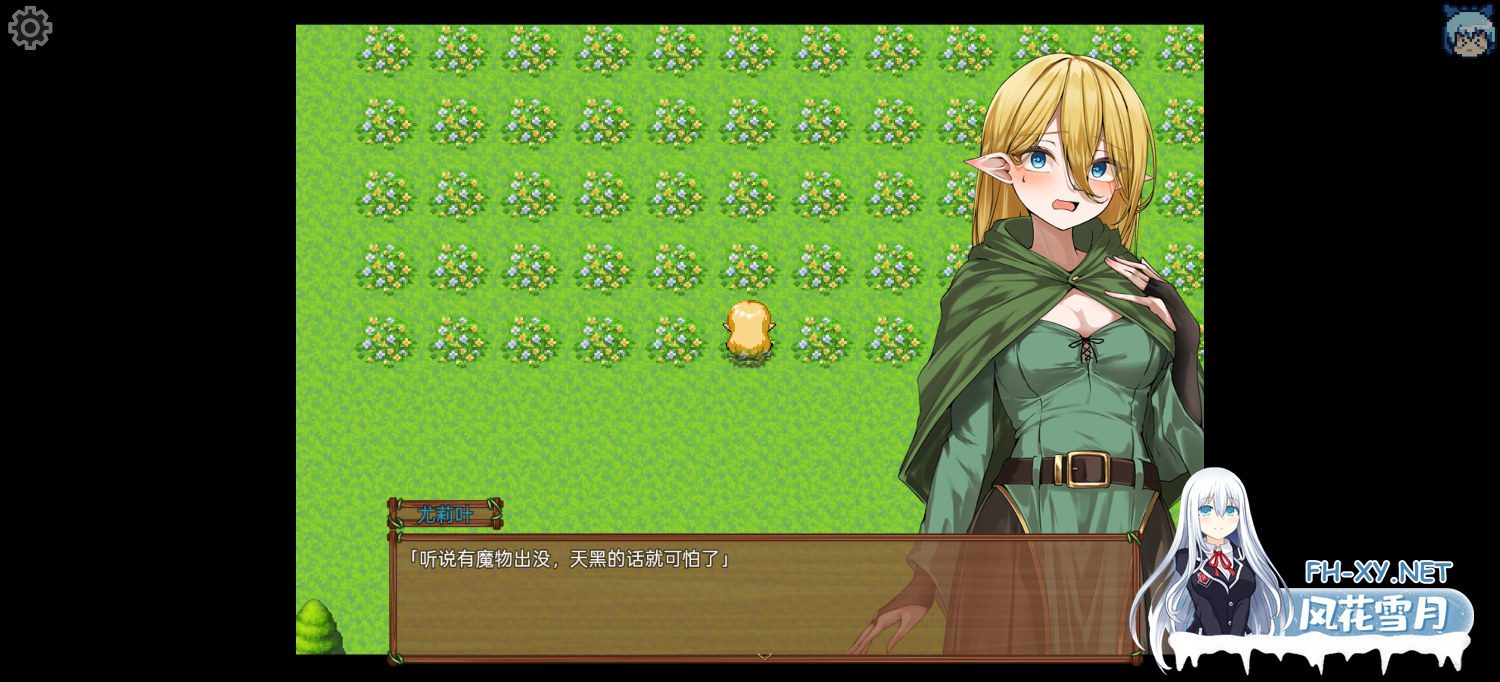The width and height of the screenshot is (1500, 682).
Task: Advance dialogue with the arrow indicator
Action: coord(764,656)
